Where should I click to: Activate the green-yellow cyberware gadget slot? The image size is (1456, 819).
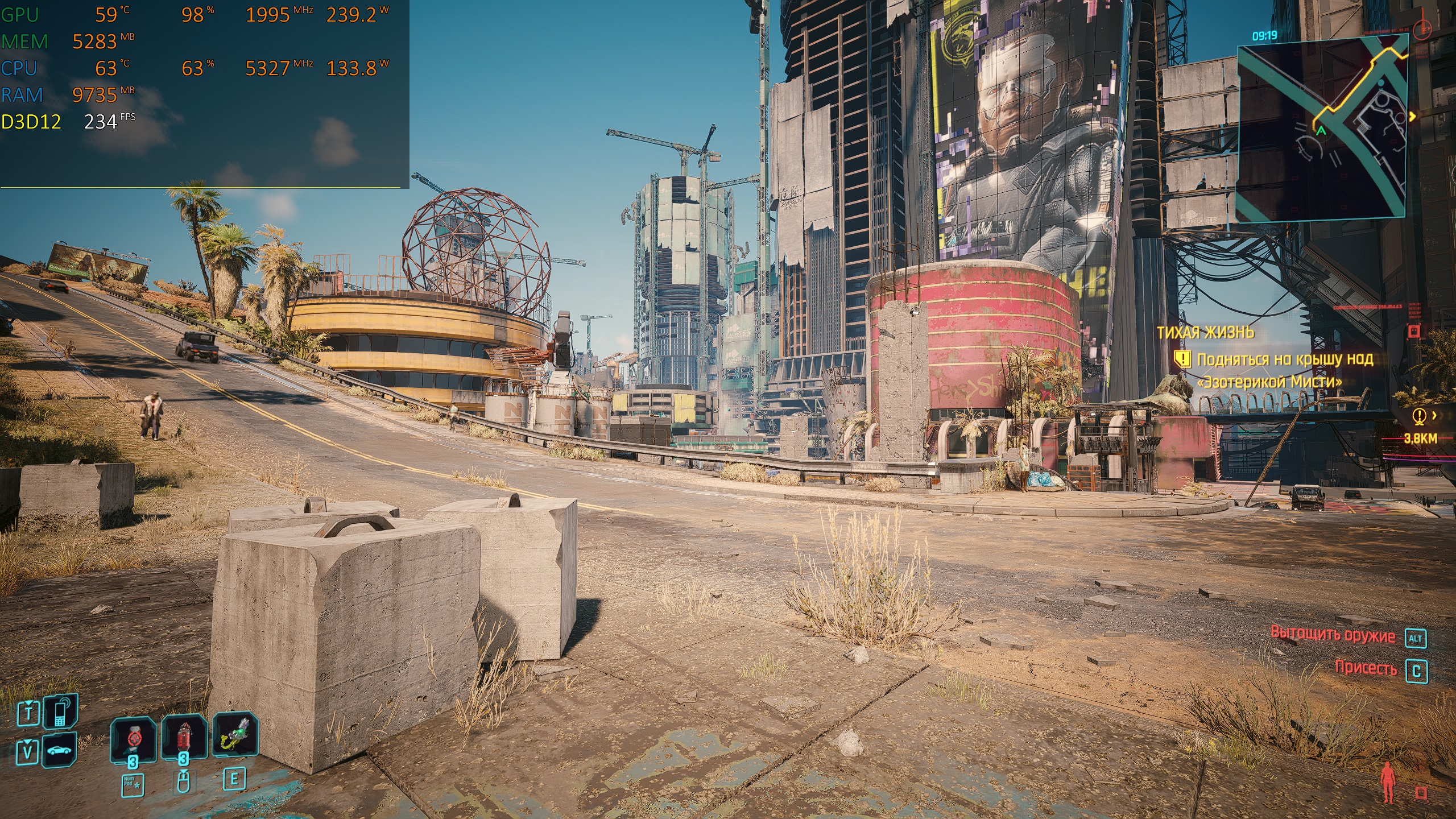pos(235,735)
